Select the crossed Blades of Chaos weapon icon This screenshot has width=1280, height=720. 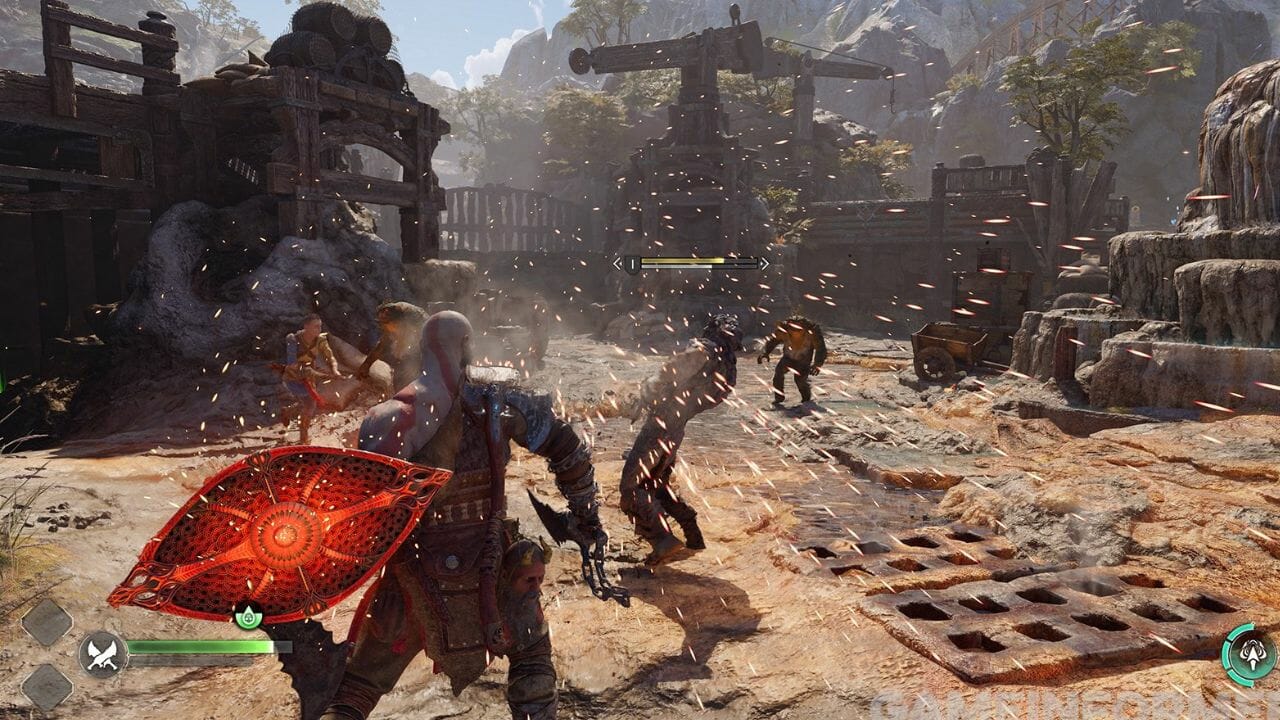103,655
